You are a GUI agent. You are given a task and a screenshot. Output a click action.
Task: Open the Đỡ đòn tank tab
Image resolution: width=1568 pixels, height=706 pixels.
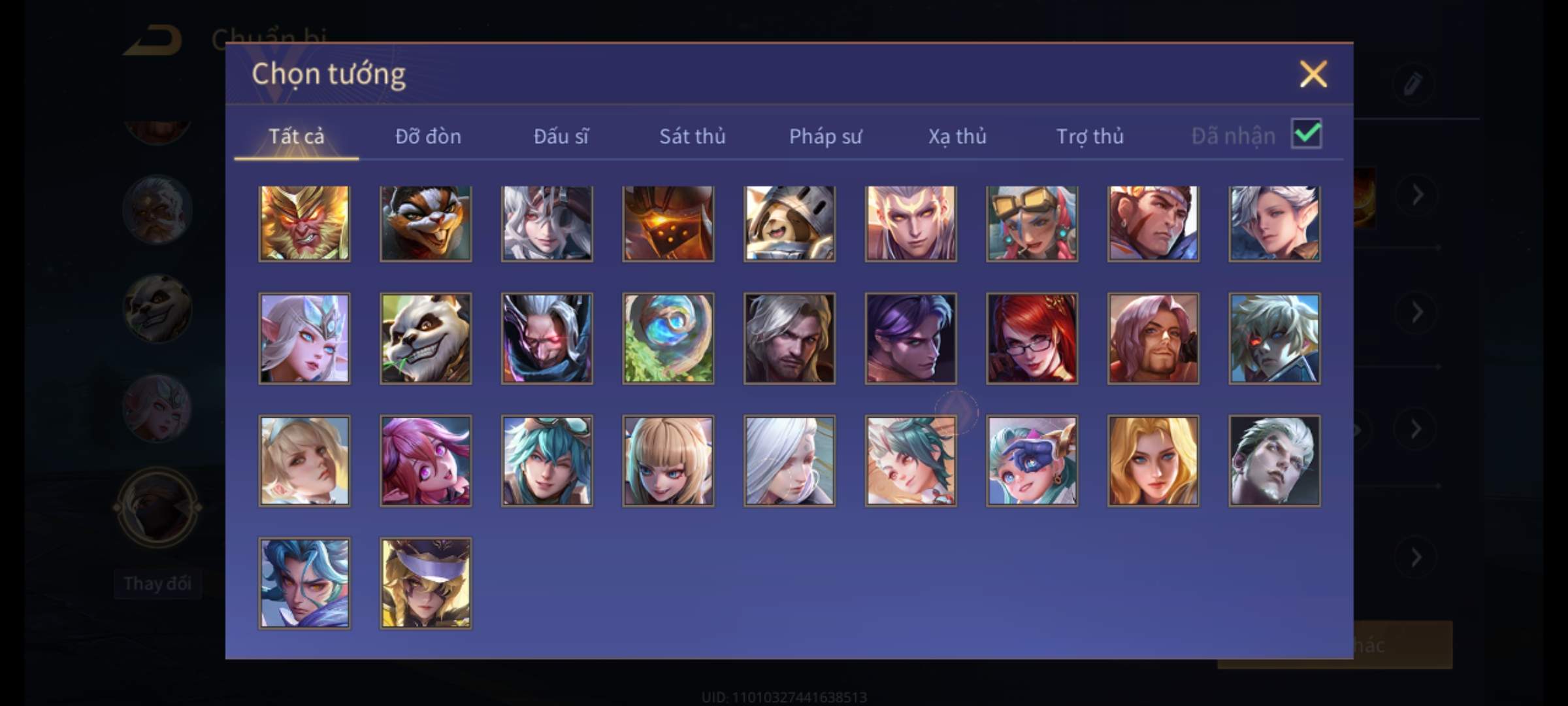click(428, 136)
